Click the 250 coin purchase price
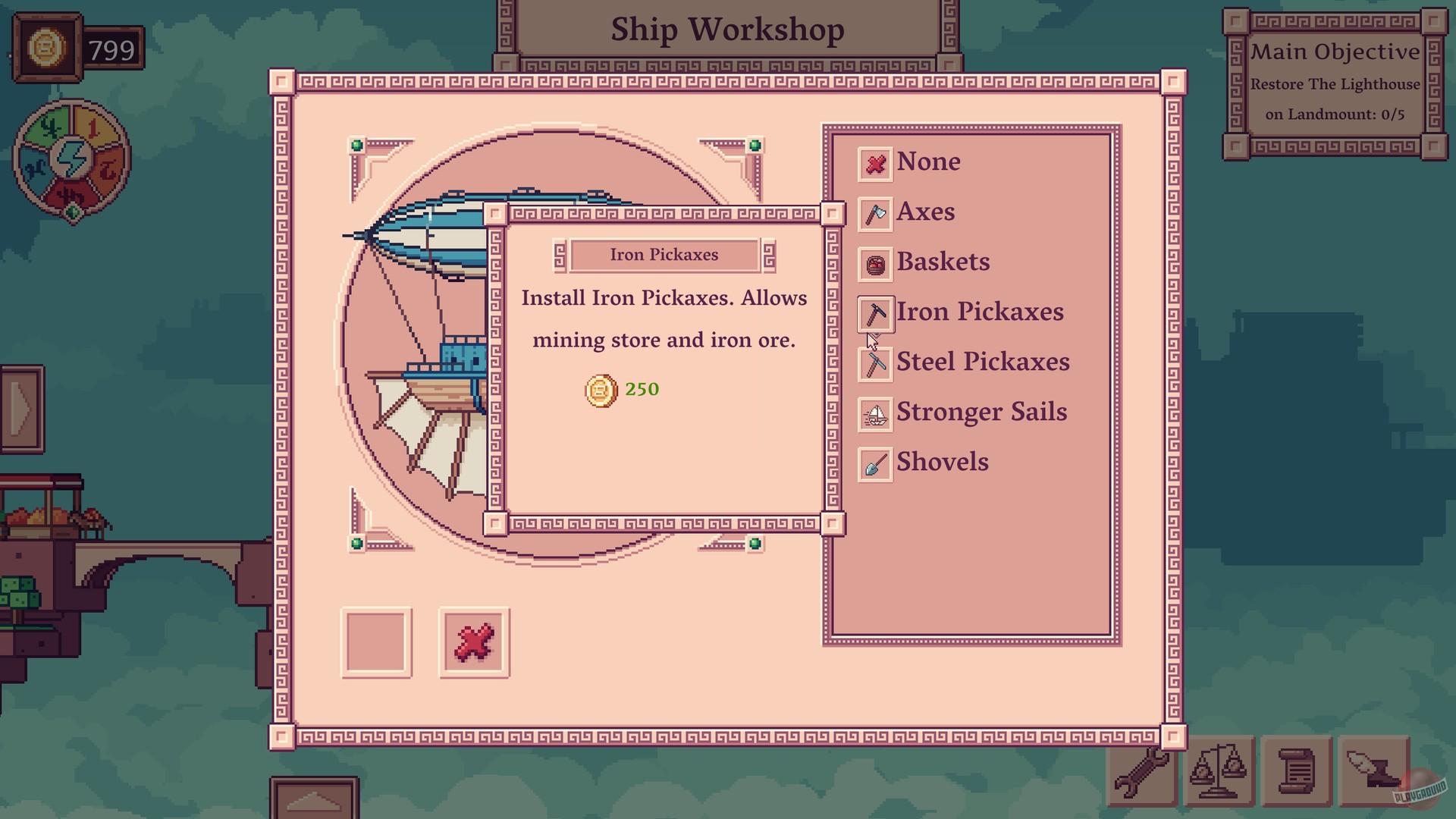The image size is (1456, 819). pyautogui.click(x=641, y=389)
